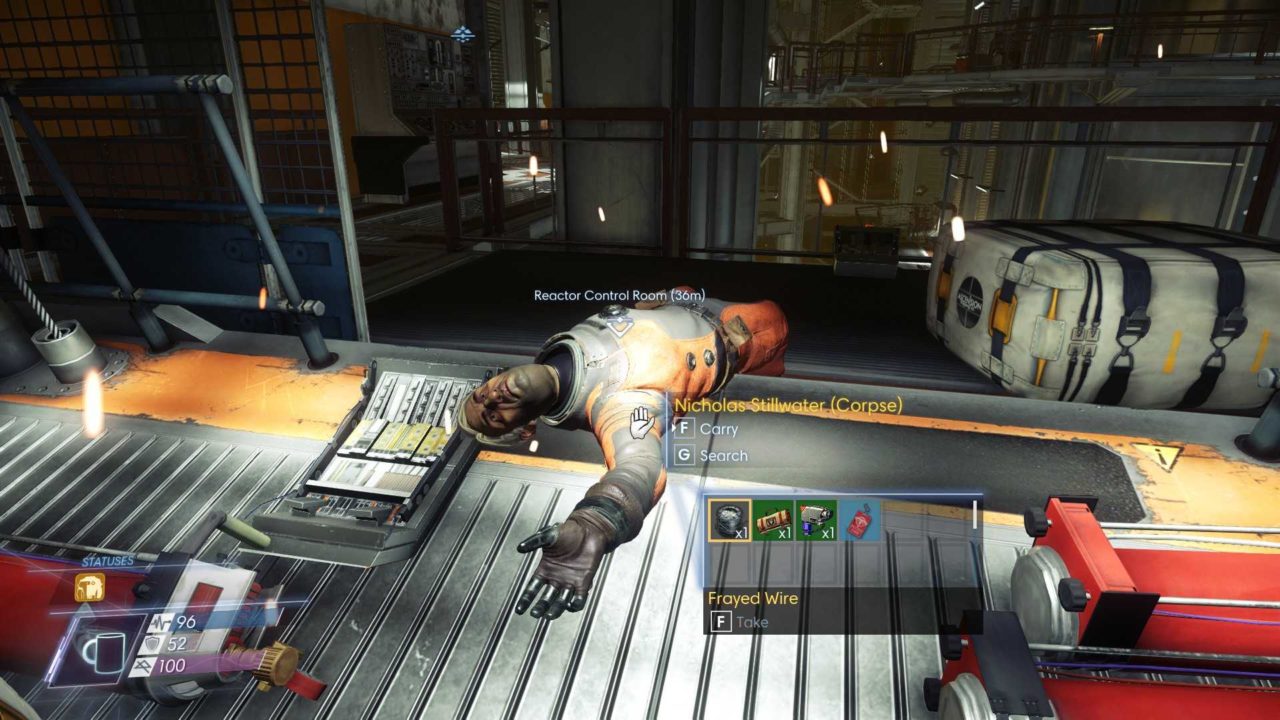Click the loot panel scrollbar

click(x=975, y=514)
